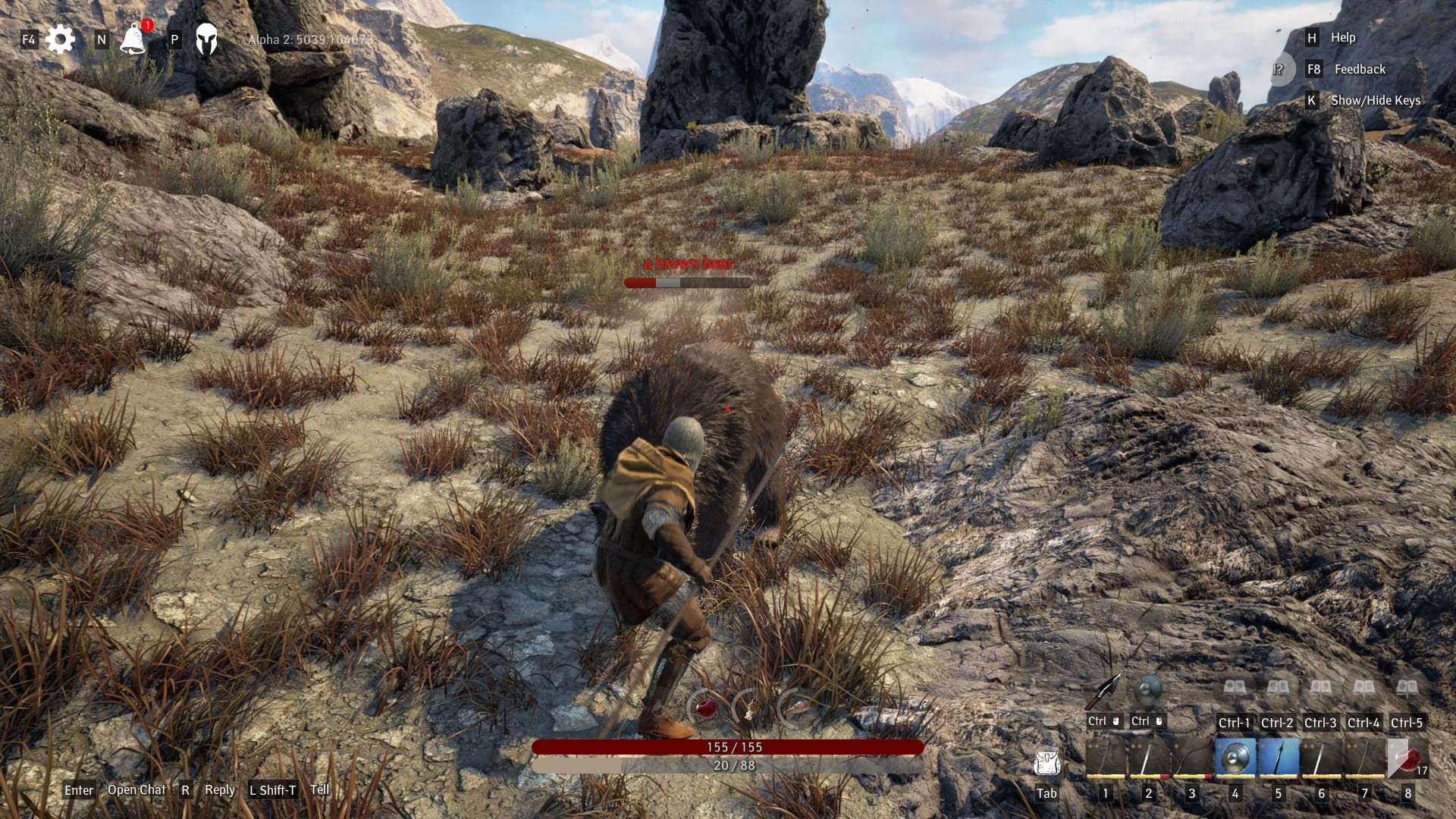Screen dimensions: 1456x819
Task: Select the round shield in hotbar slot 4
Action: (x=1235, y=759)
